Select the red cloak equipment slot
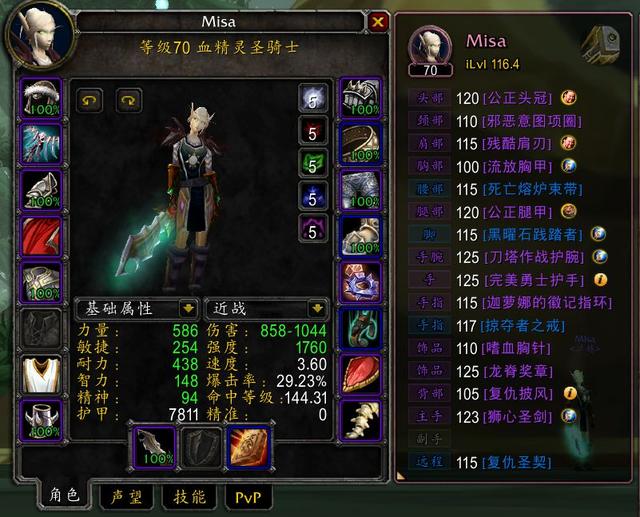The width and height of the screenshot is (640, 517). point(41,236)
